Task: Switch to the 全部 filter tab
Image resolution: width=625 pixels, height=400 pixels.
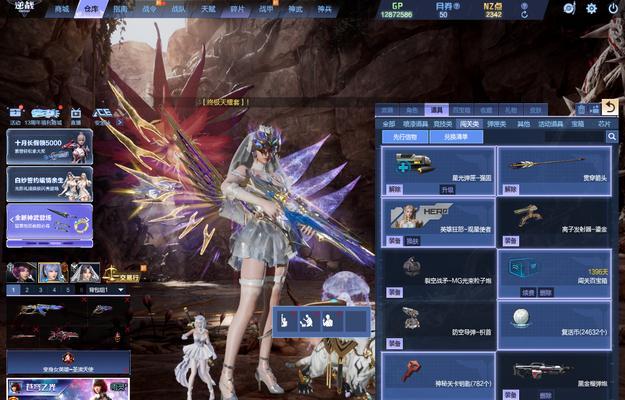Action: pyautogui.click(x=389, y=124)
